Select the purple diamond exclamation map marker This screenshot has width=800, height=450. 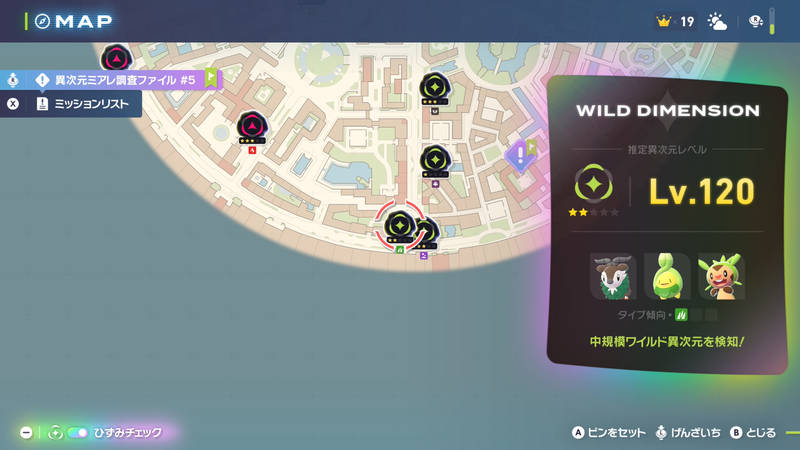click(518, 156)
